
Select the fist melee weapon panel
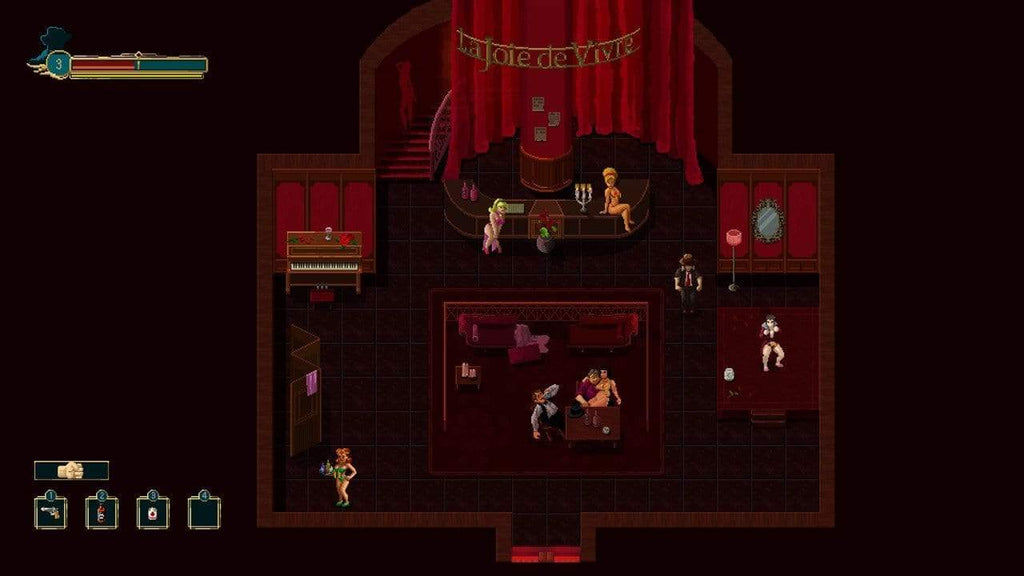point(71,470)
